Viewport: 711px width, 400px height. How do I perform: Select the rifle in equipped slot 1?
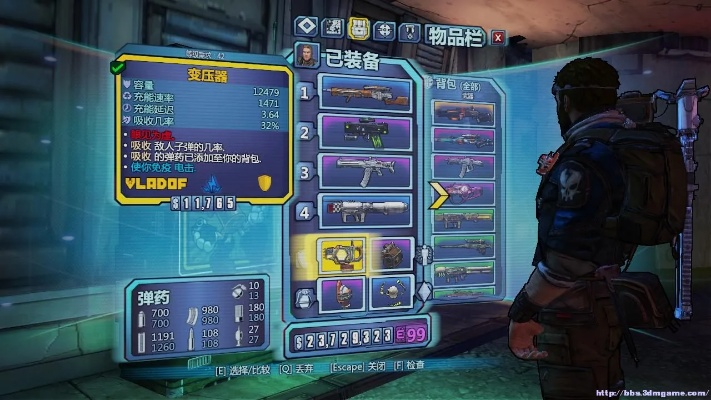click(x=365, y=94)
